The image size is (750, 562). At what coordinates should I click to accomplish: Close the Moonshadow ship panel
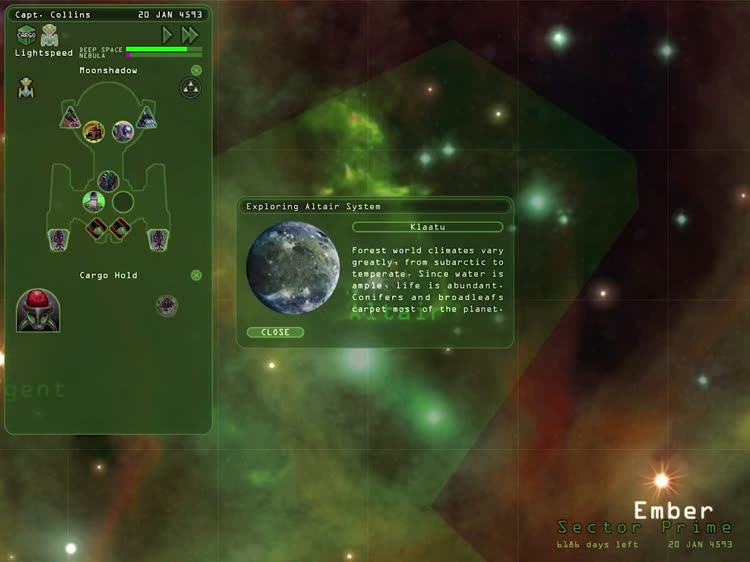[196, 70]
